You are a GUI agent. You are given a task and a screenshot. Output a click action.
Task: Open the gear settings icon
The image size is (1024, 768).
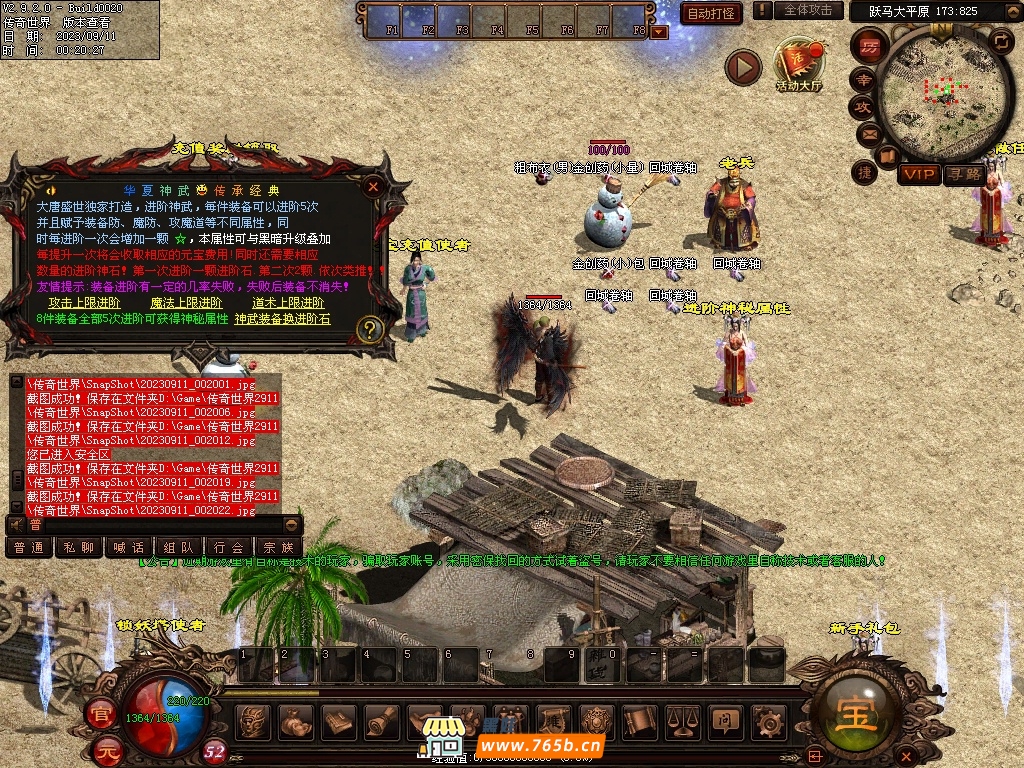[768, 720]
